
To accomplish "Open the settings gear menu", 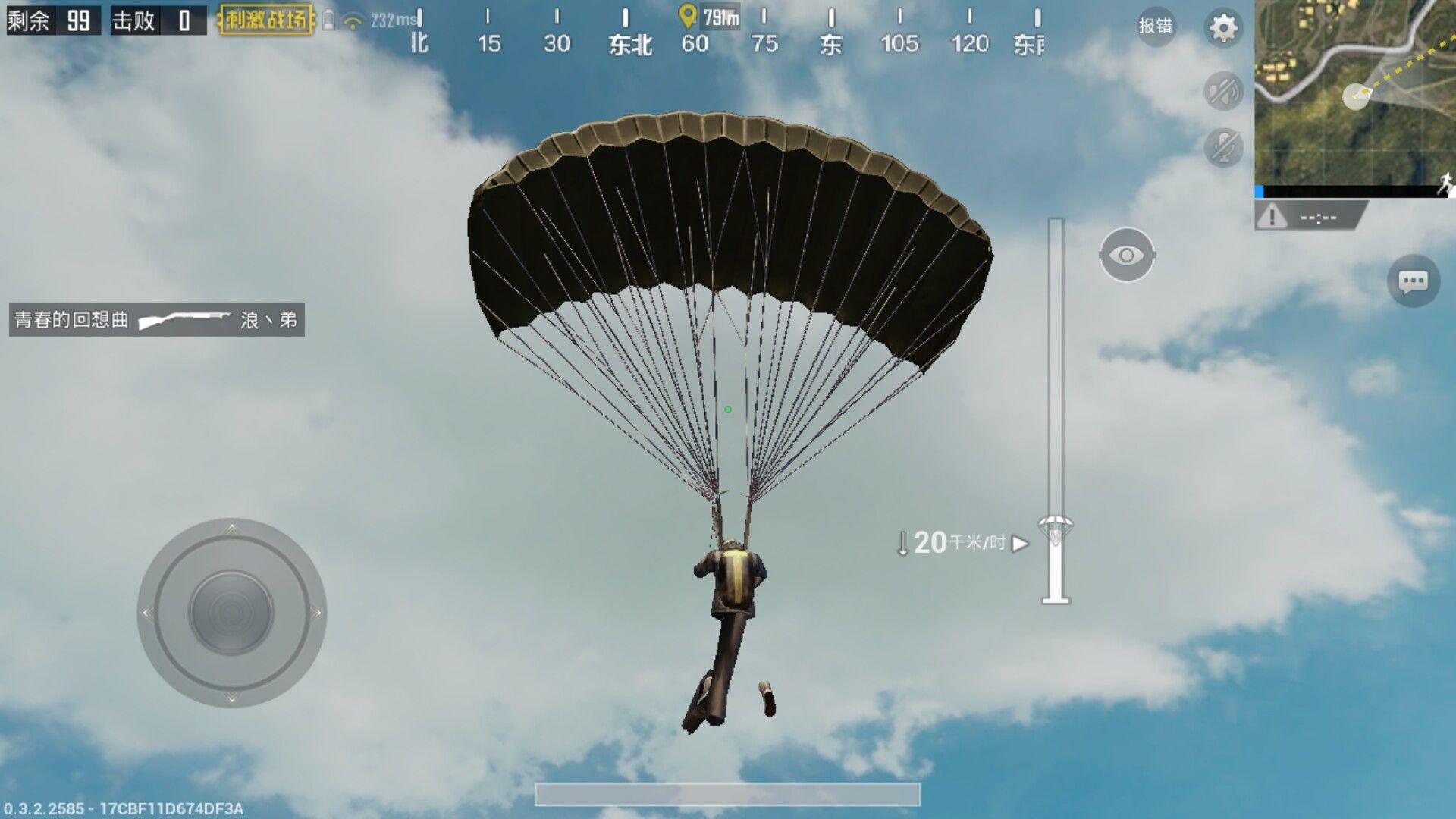I will [x=1222, y=27].
